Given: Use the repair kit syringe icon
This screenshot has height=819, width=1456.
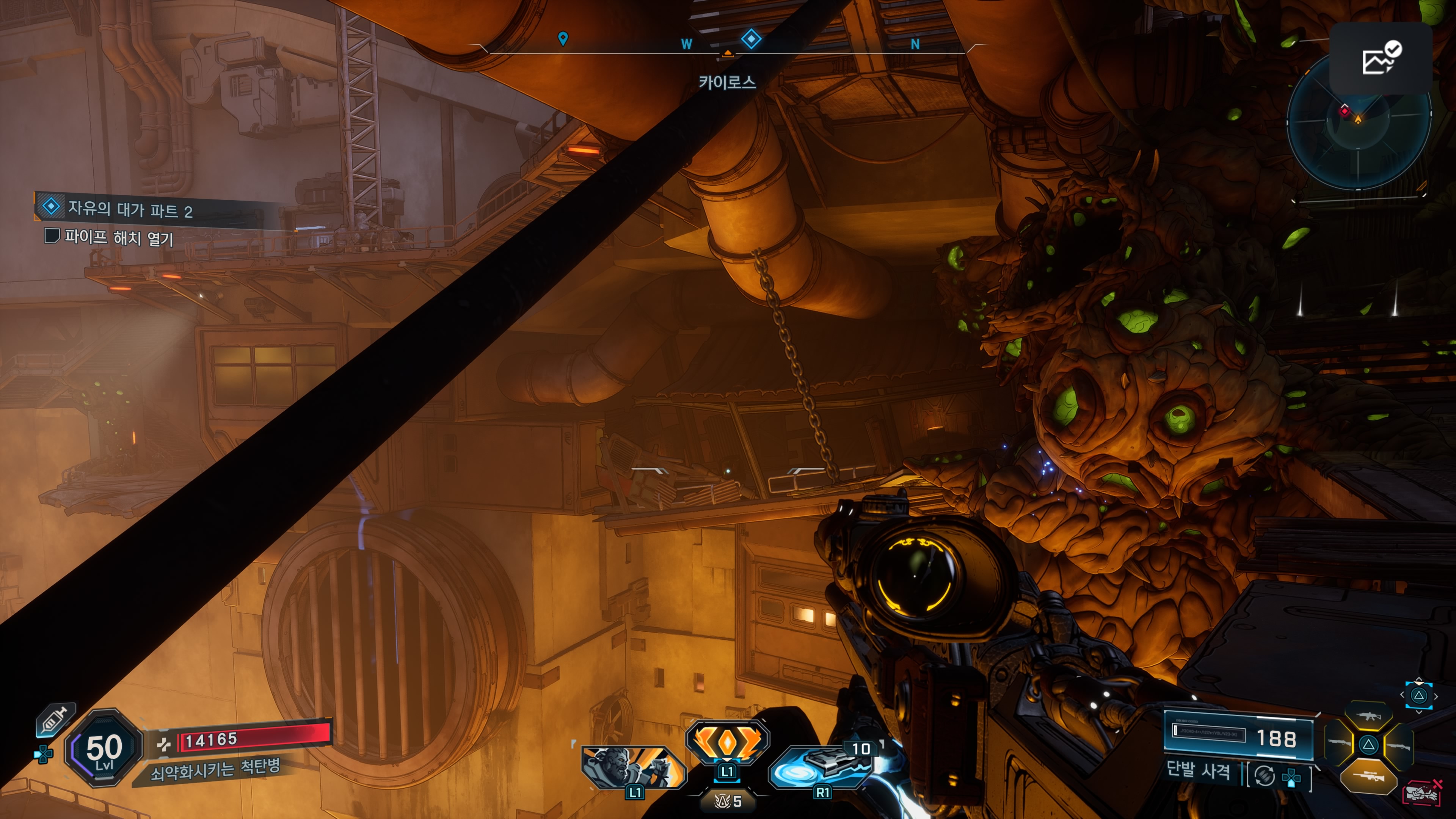Looking at the screenshot, I should pos(54,720).
